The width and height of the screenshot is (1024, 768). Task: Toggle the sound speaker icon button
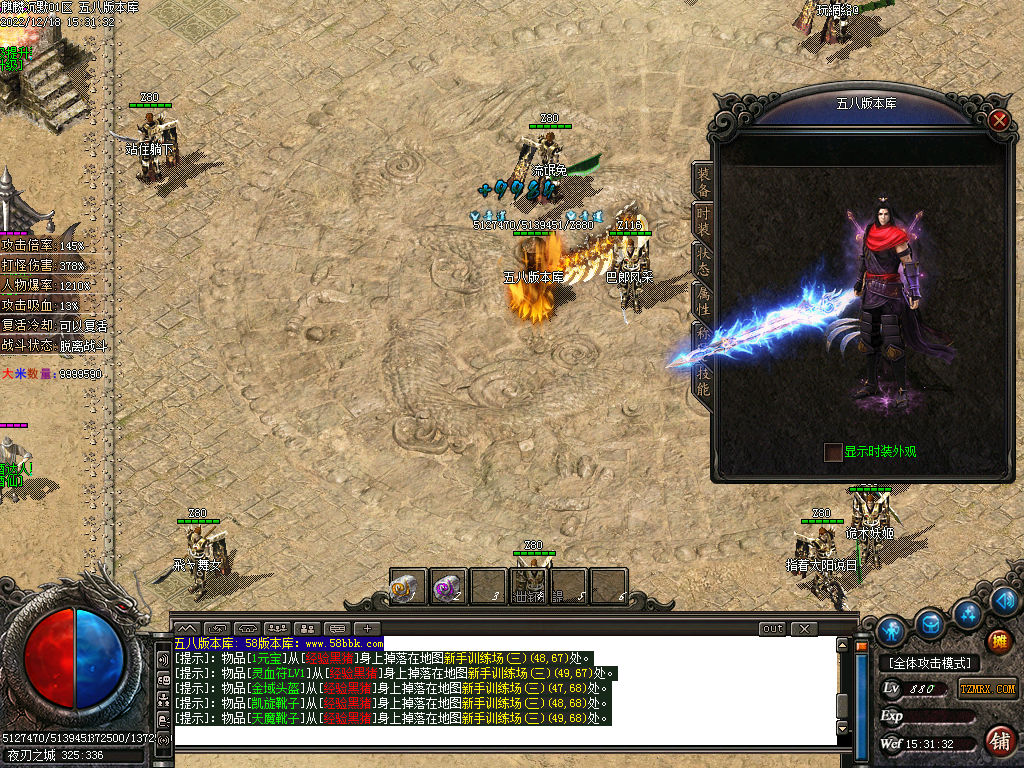point(1005,601)
